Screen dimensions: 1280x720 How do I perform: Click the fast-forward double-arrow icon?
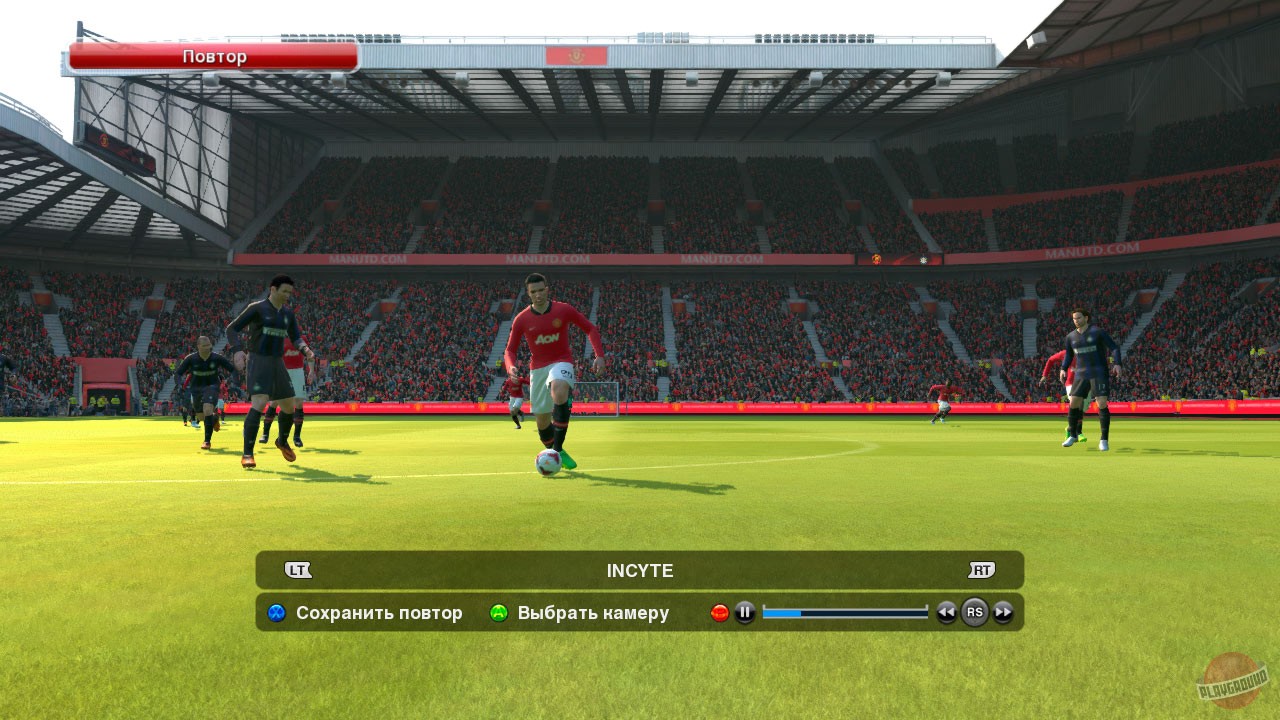(1003, 613)
